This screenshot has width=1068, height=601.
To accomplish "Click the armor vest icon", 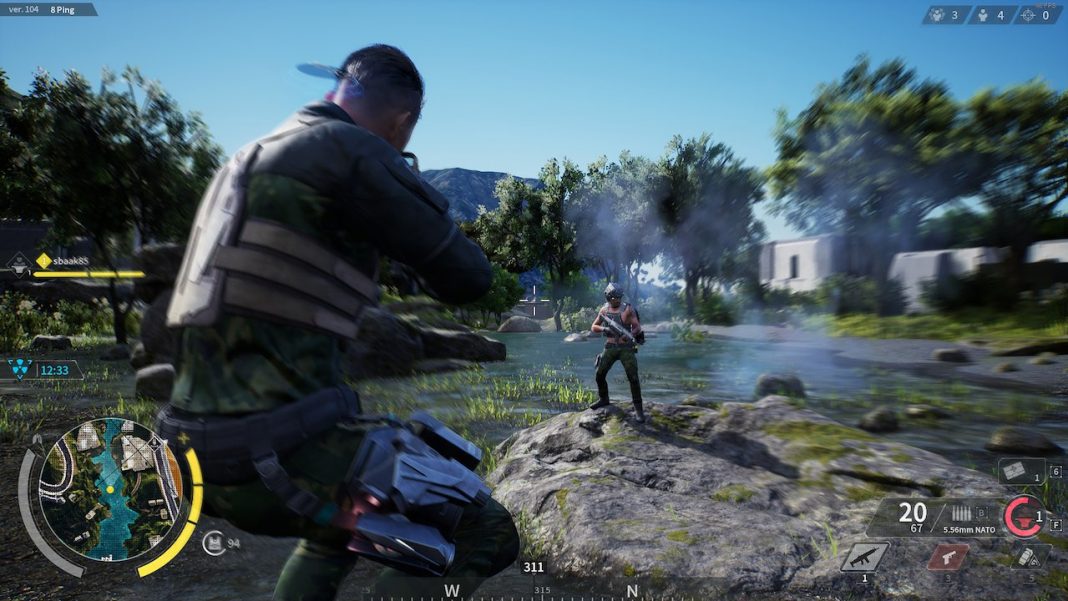I will coord(214,543).
